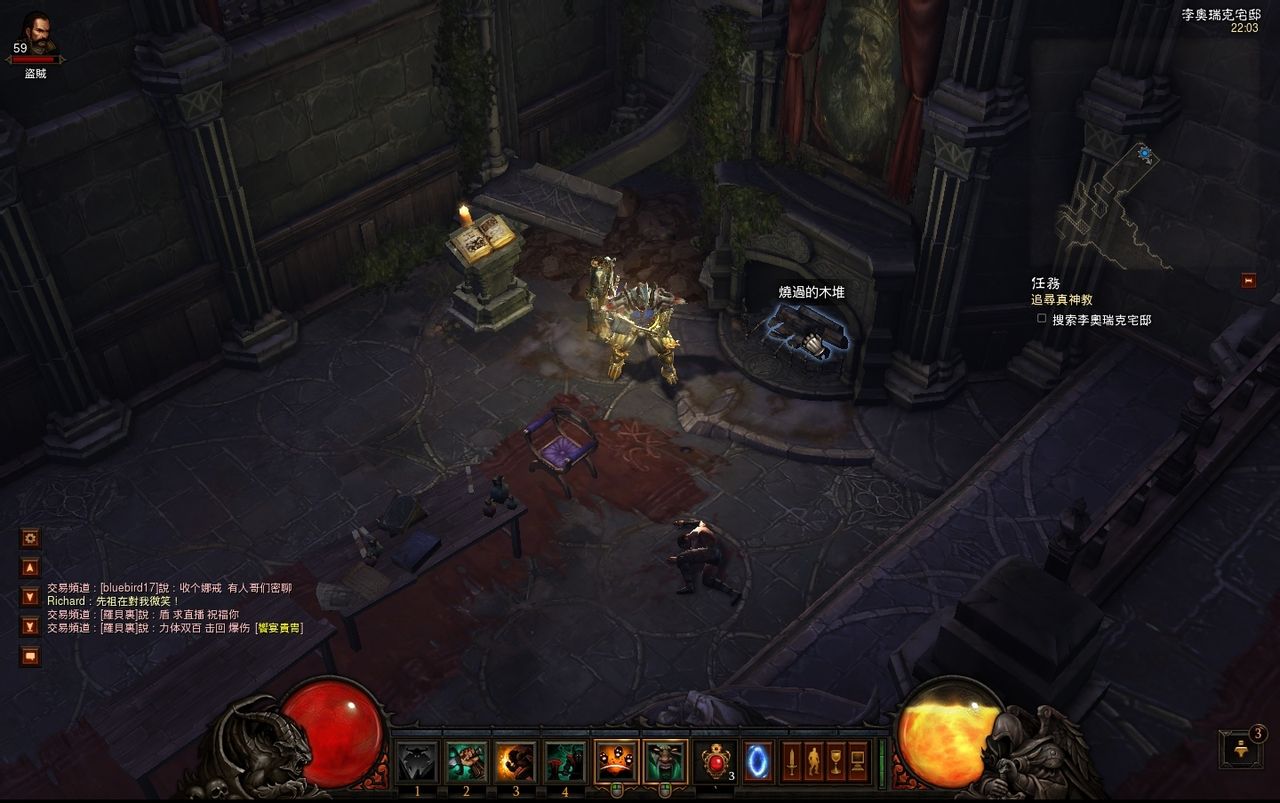This screenshot has height=803, width=1280.
Task: Open the skills menu sword button
Action: click(791, 762)
